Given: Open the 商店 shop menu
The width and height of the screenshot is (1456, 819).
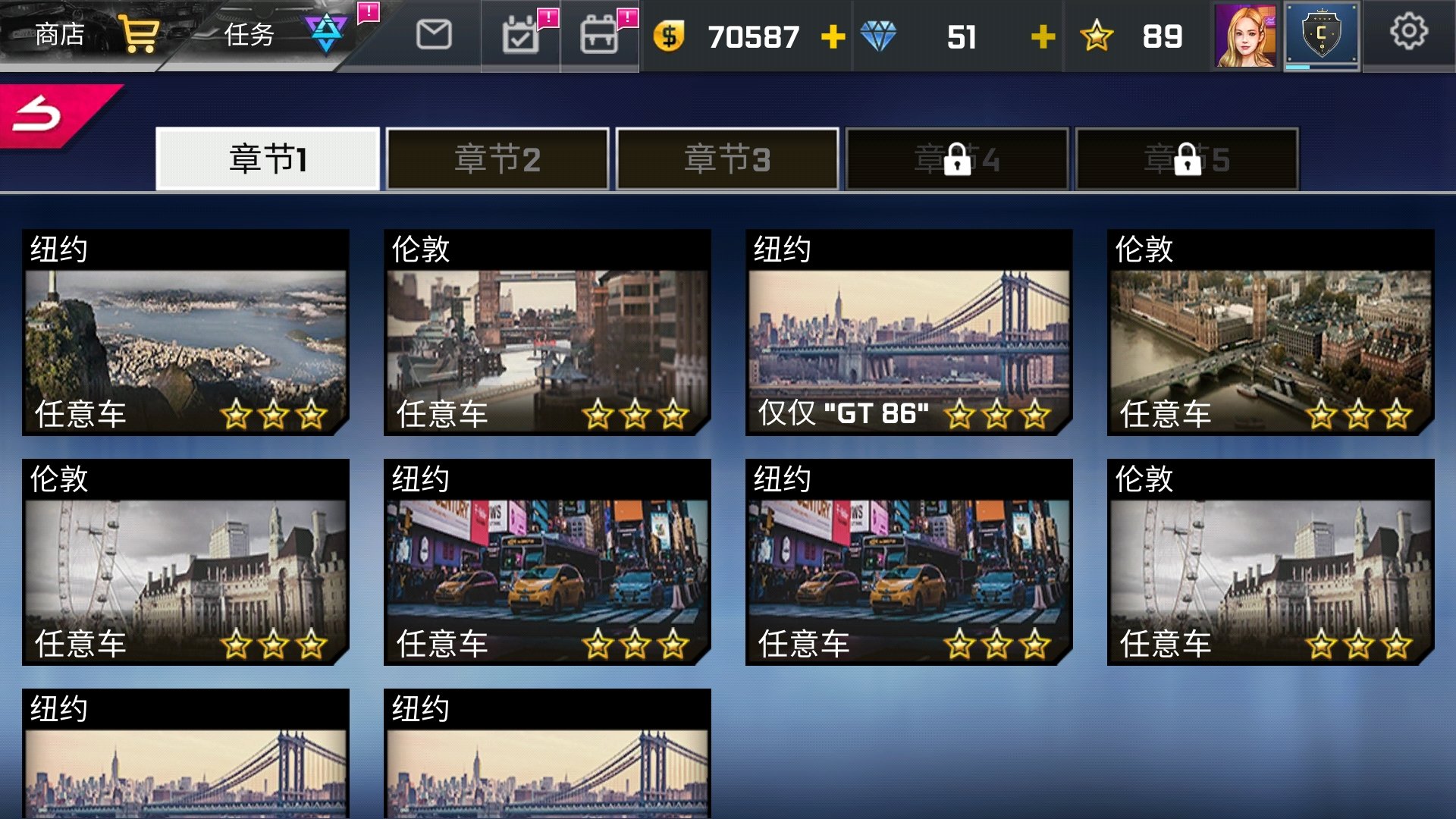Looking at the screenshot, I should tap(57, 33).
